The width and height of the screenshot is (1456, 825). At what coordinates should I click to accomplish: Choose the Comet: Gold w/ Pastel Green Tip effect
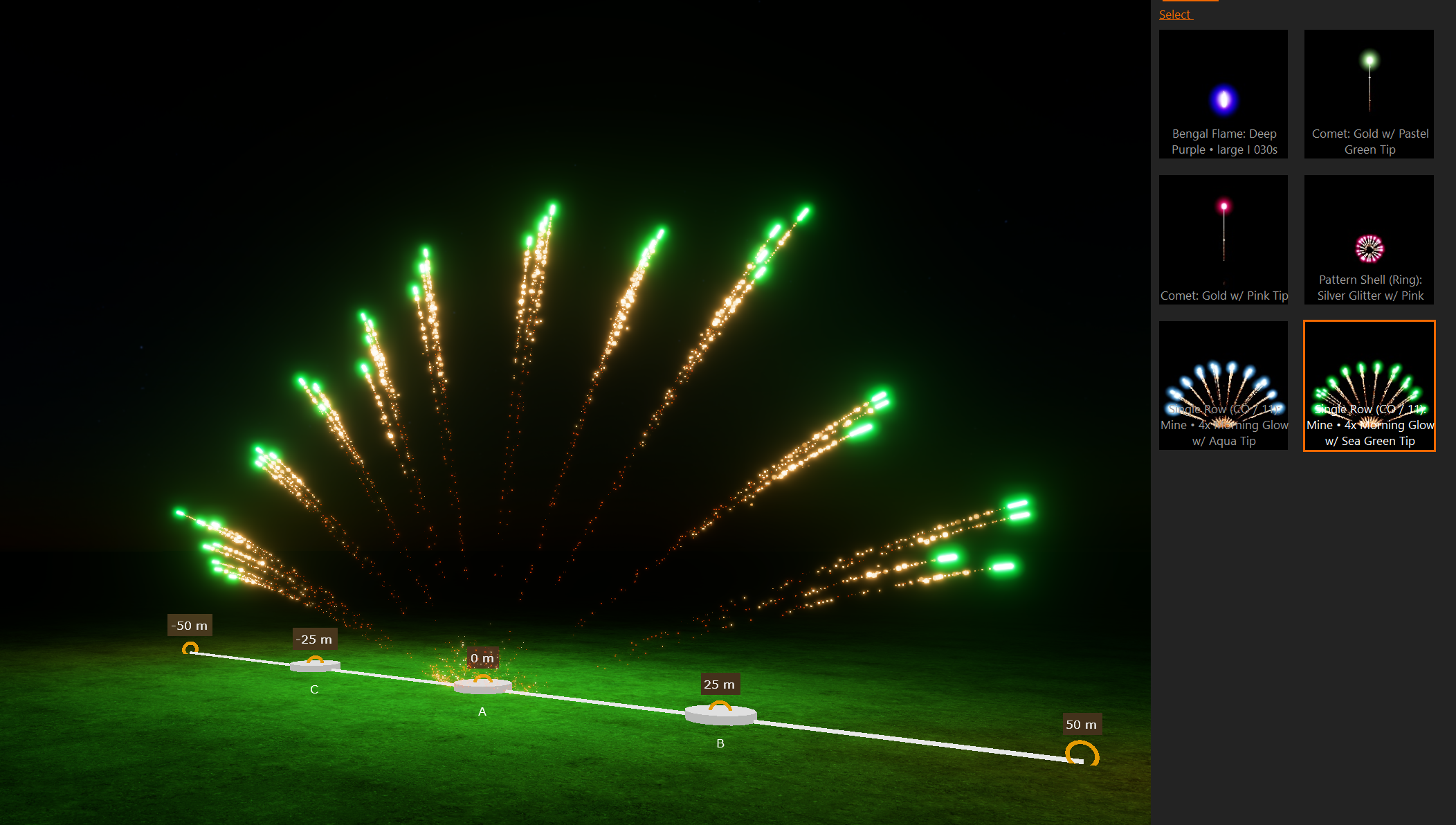(1368, 93)
